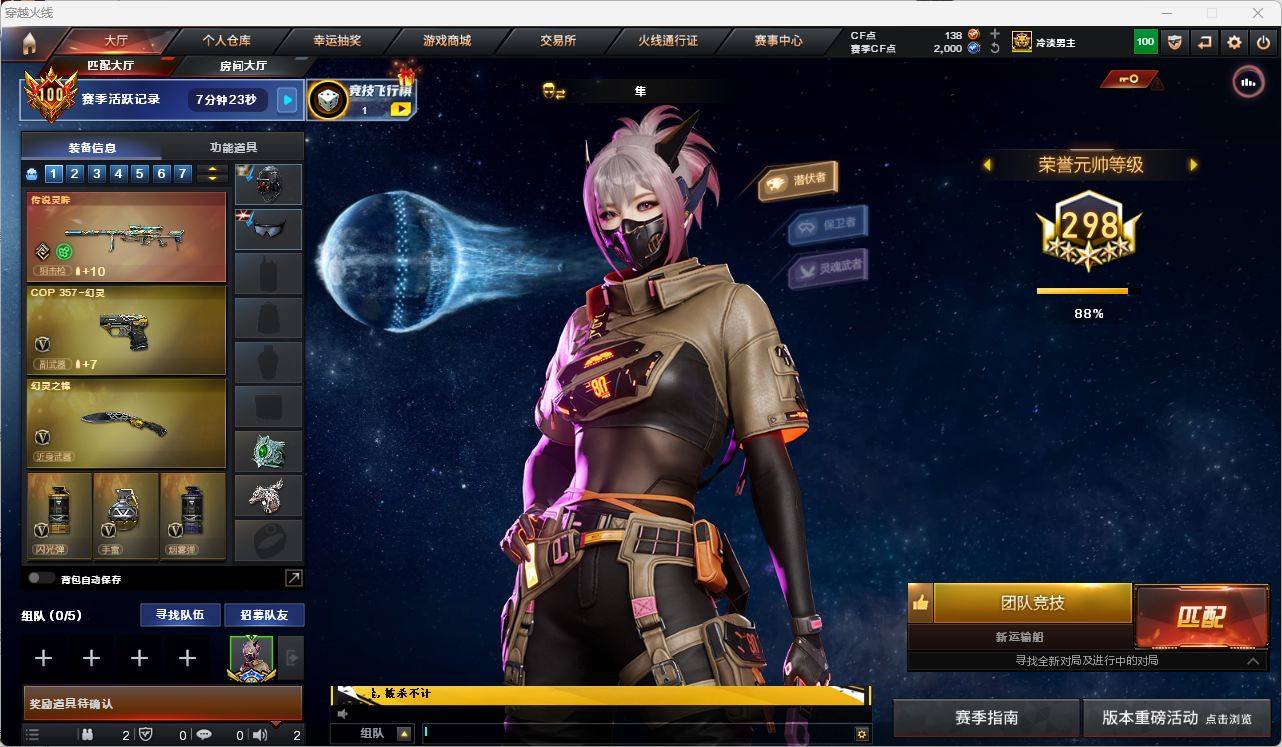Image resolution: width=1282 pixels, height=747 pixels.
Task: Open the 赛季指南 season guide
Action: (x=986, y=717)
